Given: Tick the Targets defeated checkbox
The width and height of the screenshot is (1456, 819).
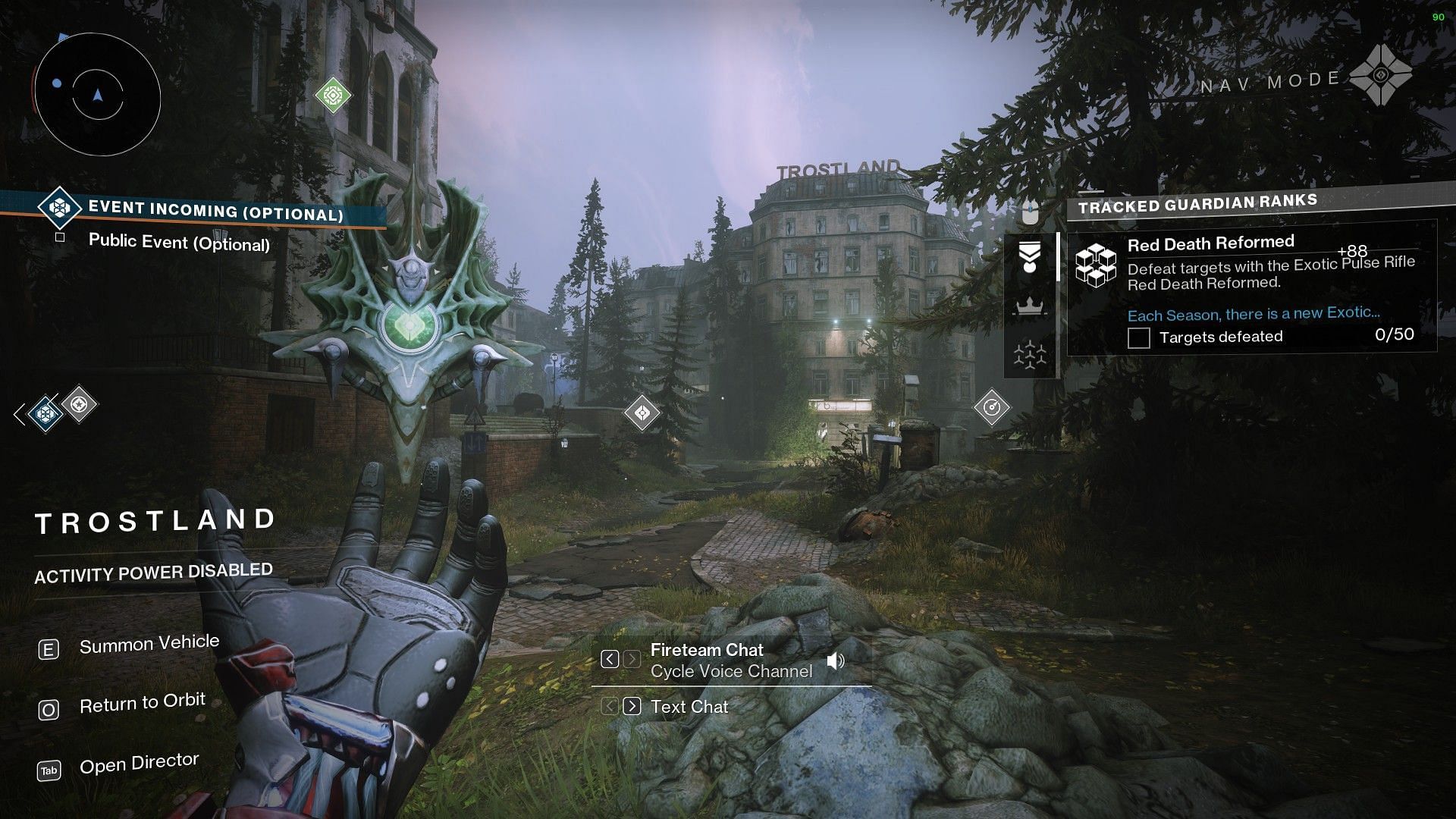Looking at the screenshot, I should tap(1138, 337).
